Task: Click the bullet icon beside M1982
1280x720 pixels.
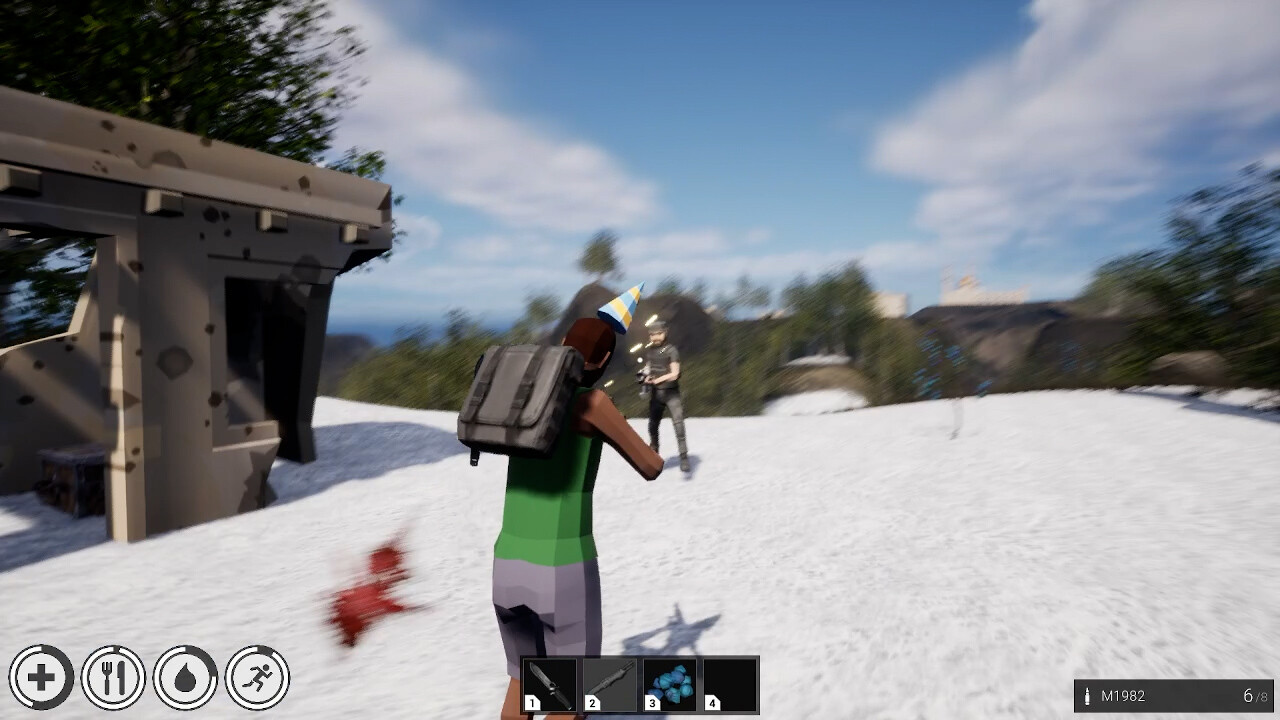Action: click(1089, 694)
